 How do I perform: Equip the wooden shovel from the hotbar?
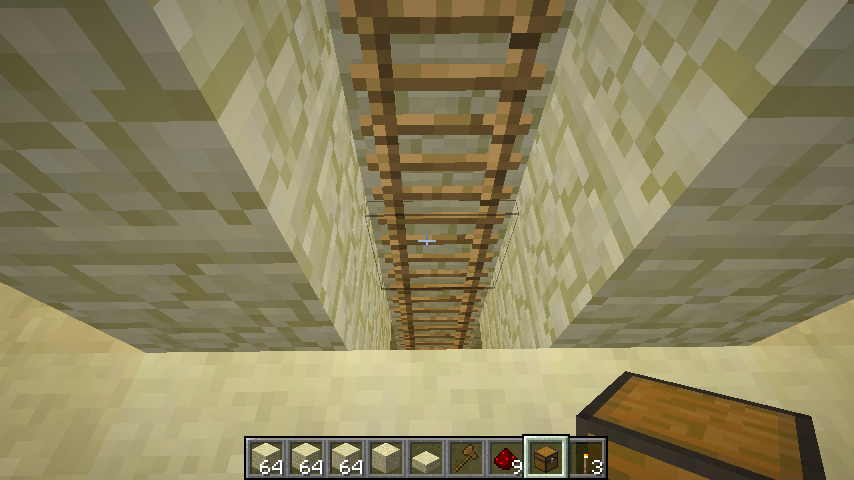point(467,458)
